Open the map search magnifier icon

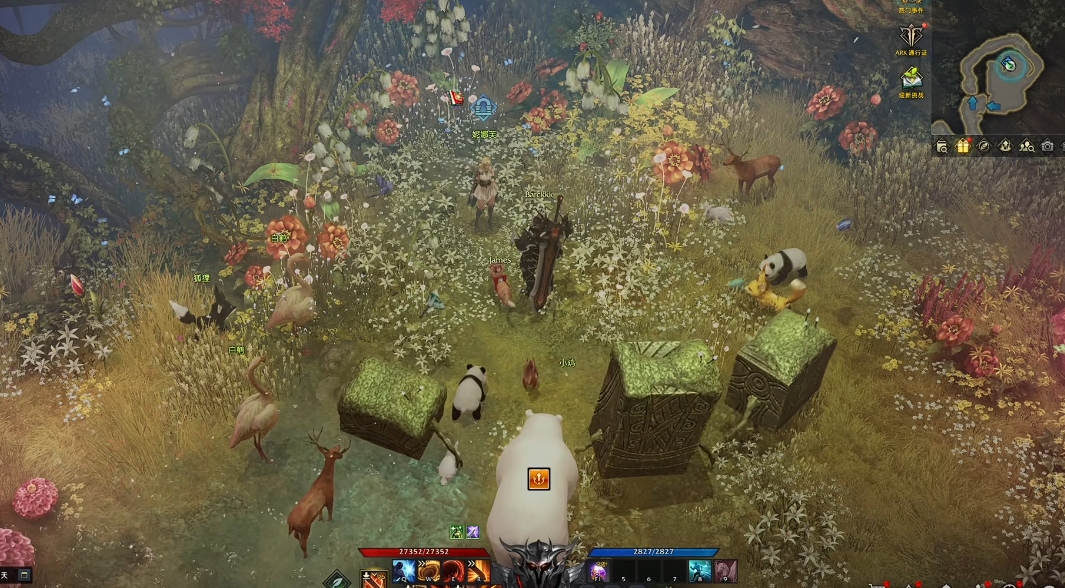coord(942,146)
